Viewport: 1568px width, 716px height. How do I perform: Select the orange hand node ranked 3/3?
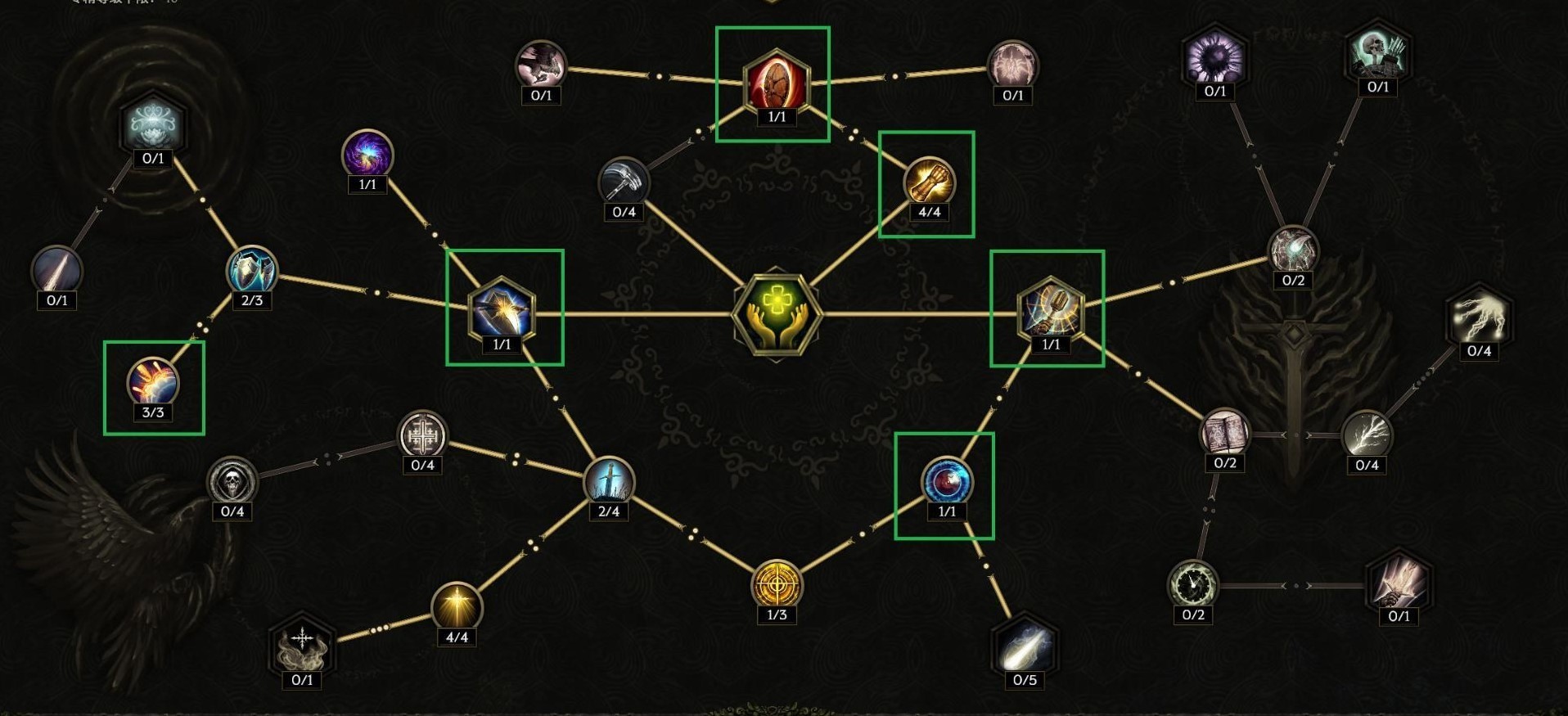coord(153,381)
